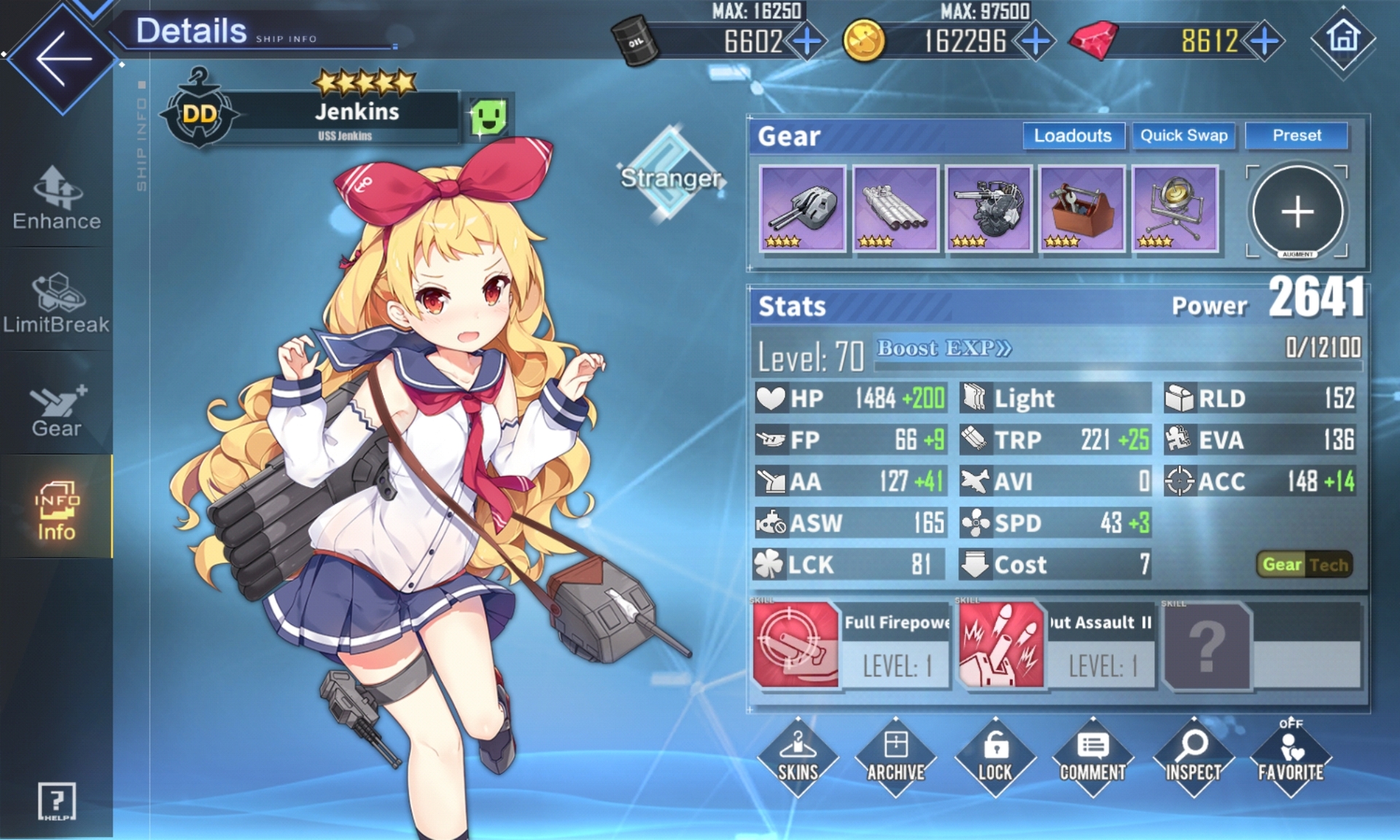View the Full Firepower skill
The width and height of the screenshot is (1400, 840).
850,645
